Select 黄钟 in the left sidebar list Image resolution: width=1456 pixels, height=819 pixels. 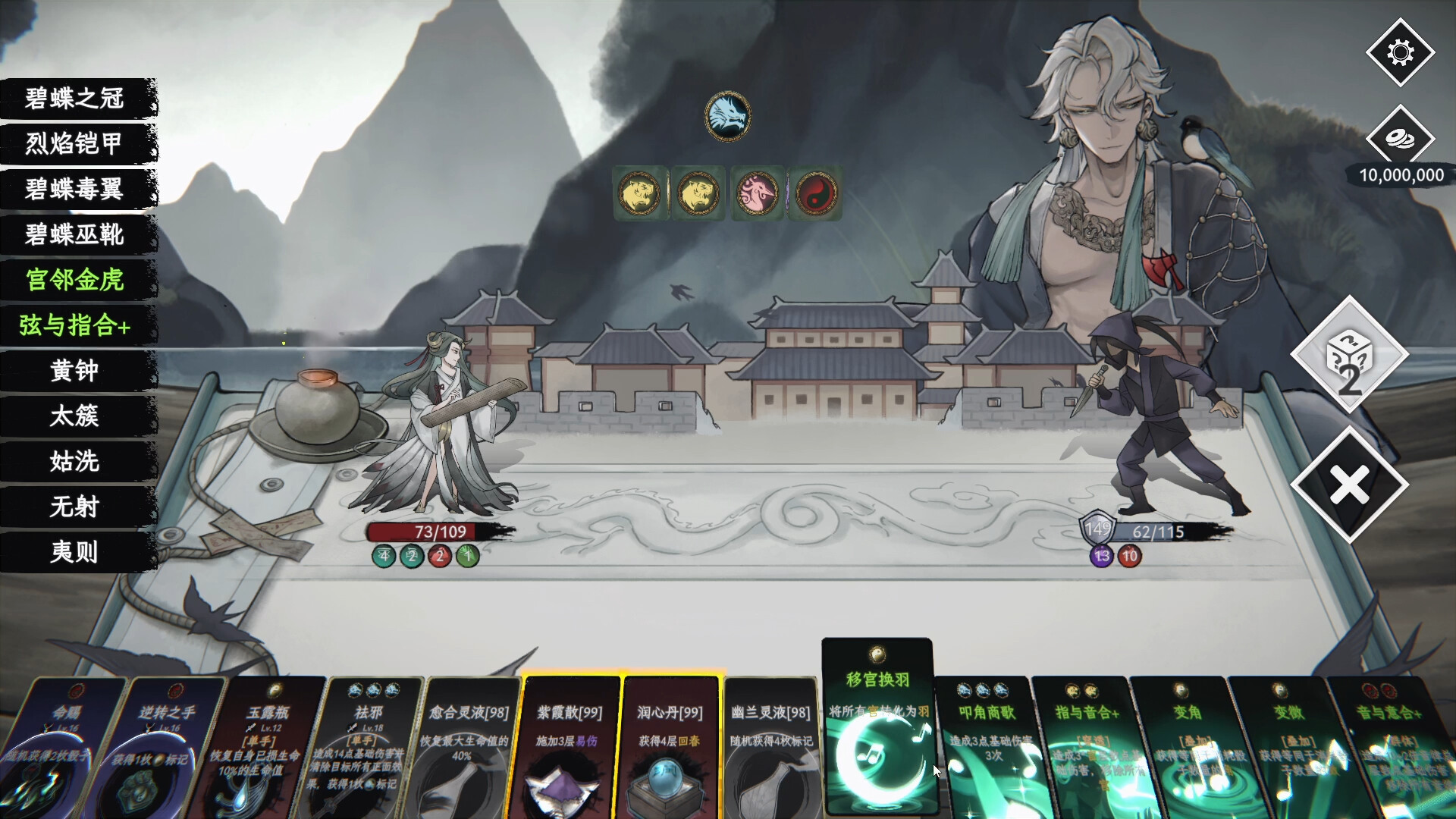pyautogui.click(x=73, y=372)
